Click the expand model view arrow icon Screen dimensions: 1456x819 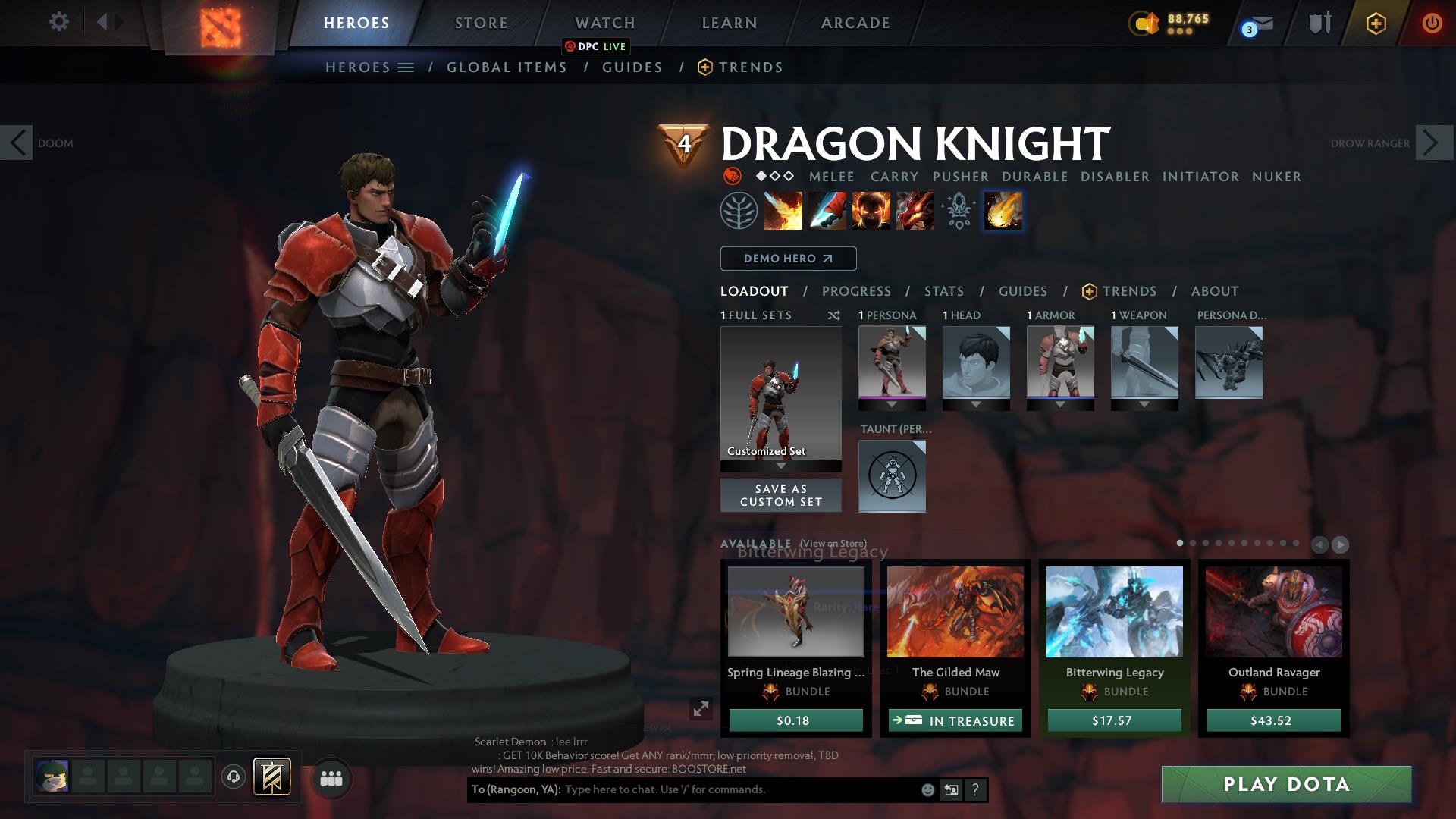[x=700, y=710]
